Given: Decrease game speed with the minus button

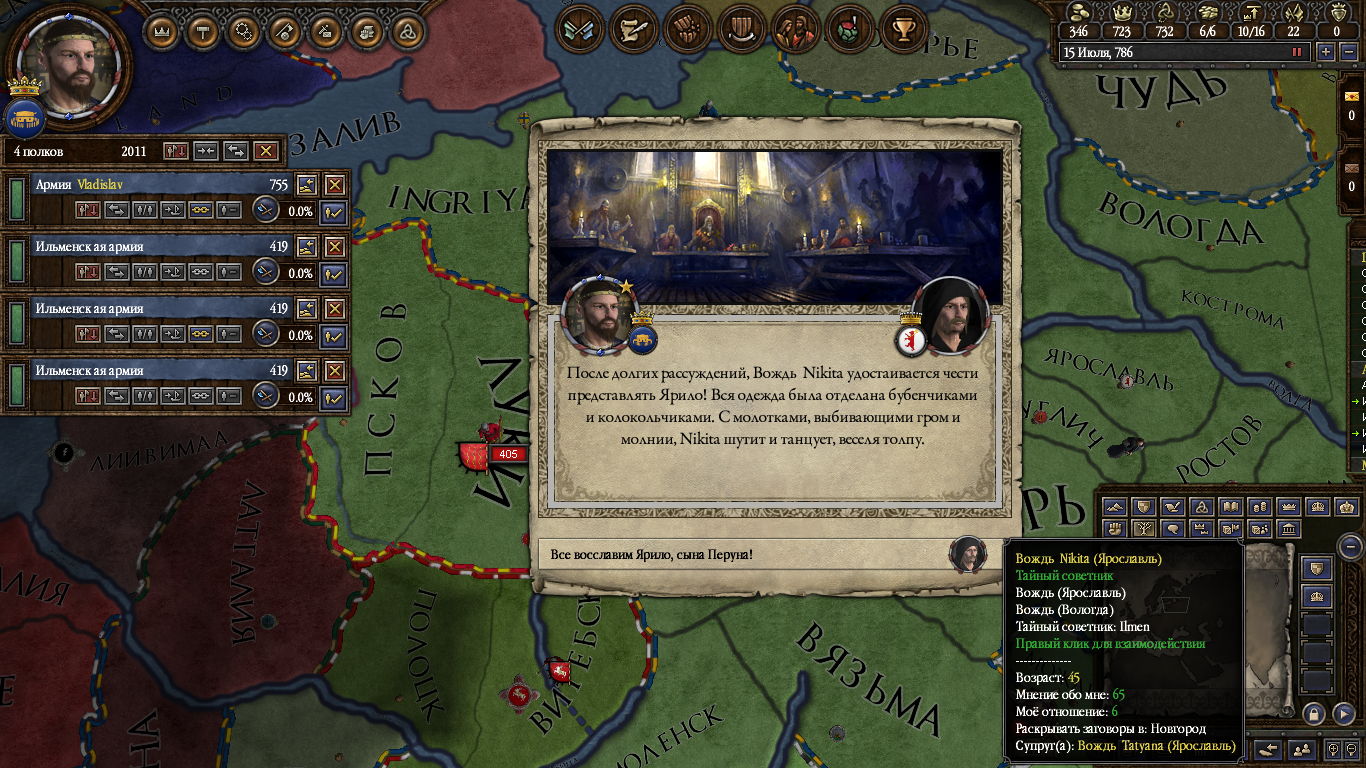Looking at the screenshot, I should (1347, 52).
